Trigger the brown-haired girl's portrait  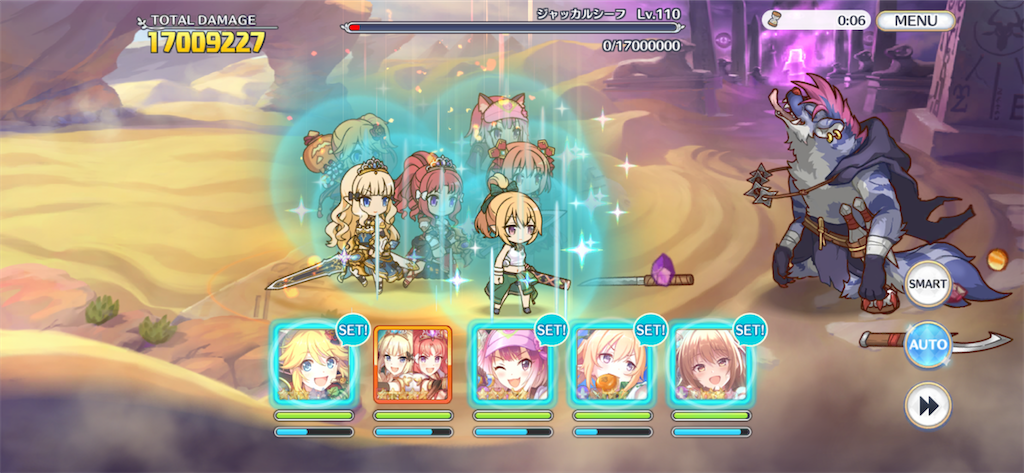[710, 364]
